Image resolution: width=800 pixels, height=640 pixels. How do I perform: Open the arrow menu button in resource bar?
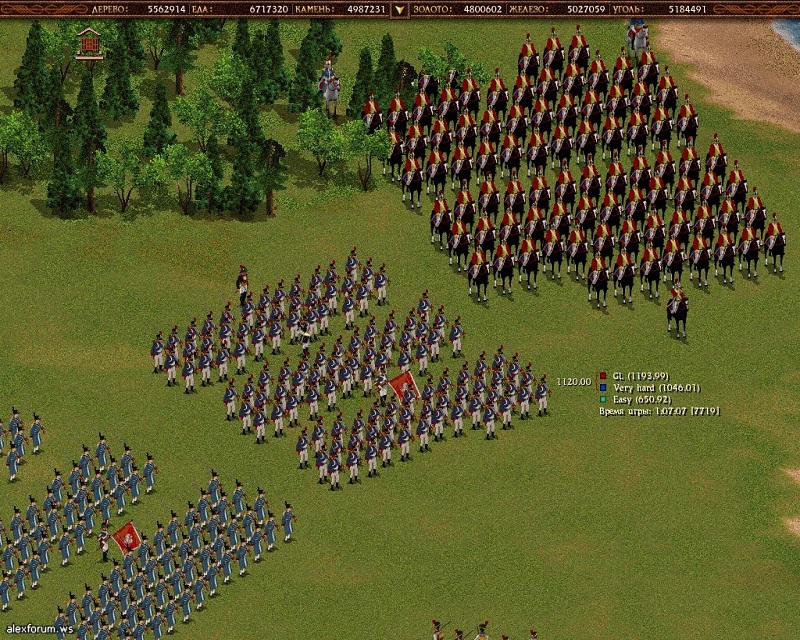[400, 10]
